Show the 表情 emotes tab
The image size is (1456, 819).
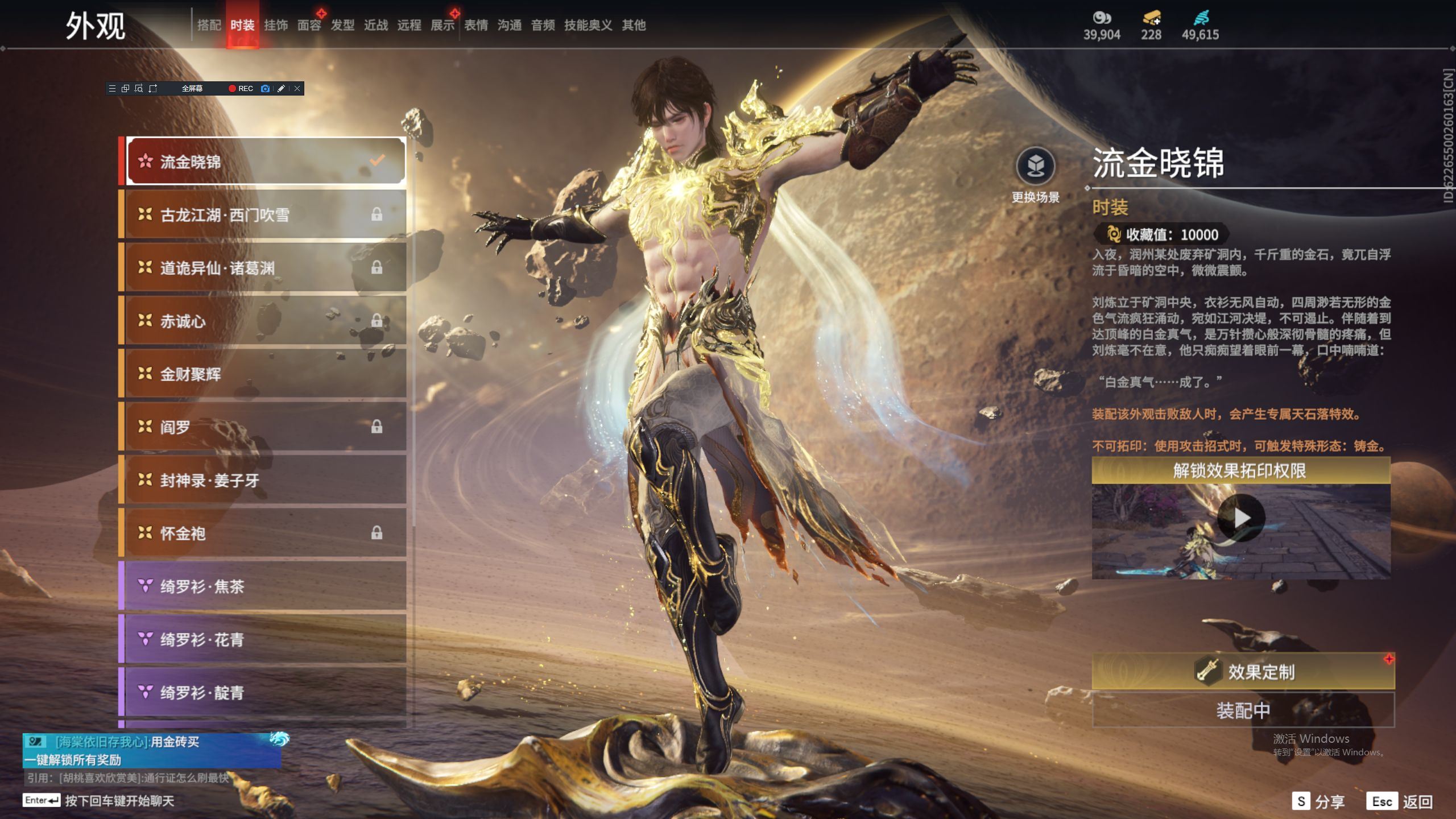coord(476,25)
